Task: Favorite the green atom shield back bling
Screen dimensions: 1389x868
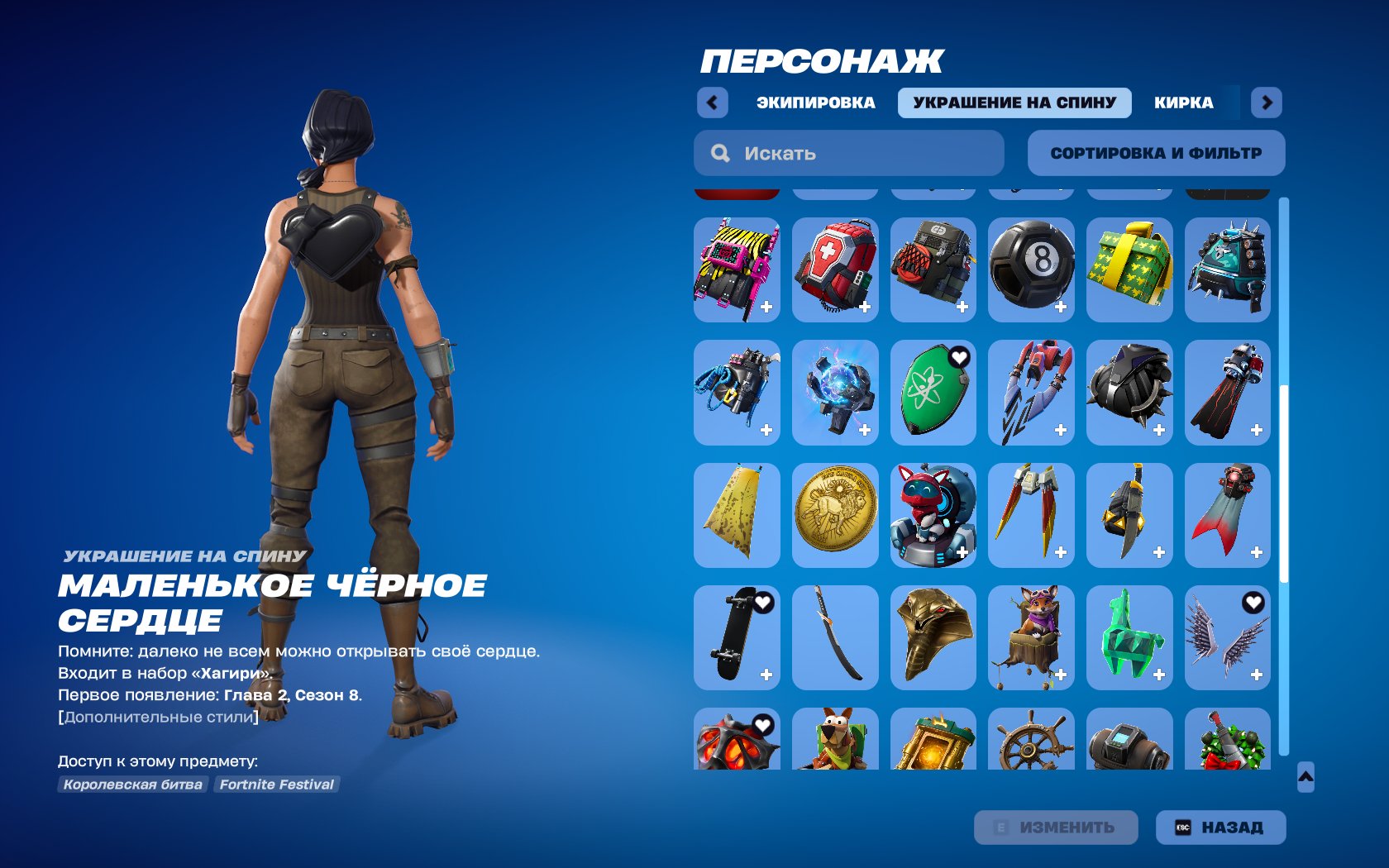Action: [x=959, y=359]
